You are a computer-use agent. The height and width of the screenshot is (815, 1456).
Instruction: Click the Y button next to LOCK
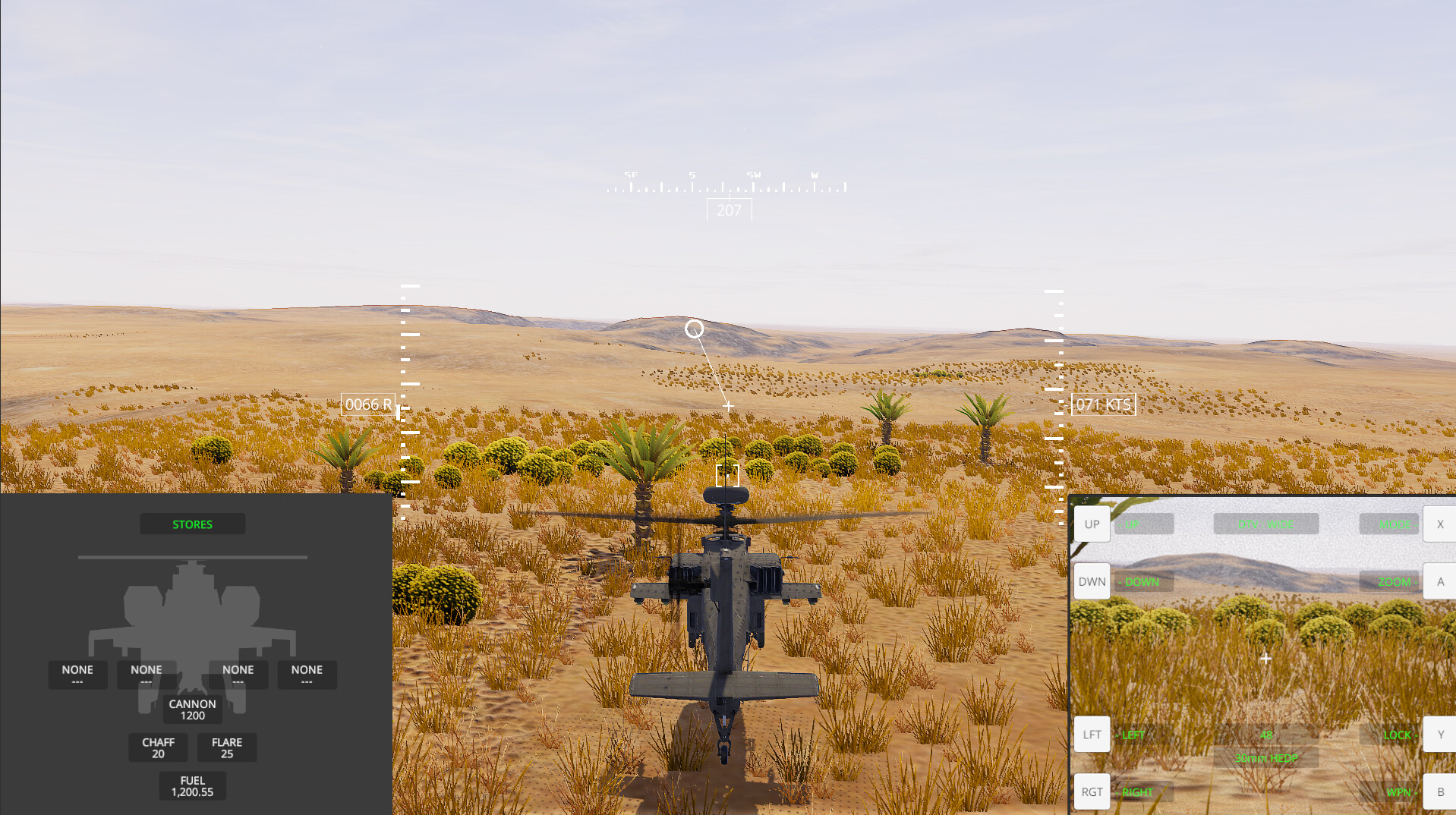(x=1439, y=734)
